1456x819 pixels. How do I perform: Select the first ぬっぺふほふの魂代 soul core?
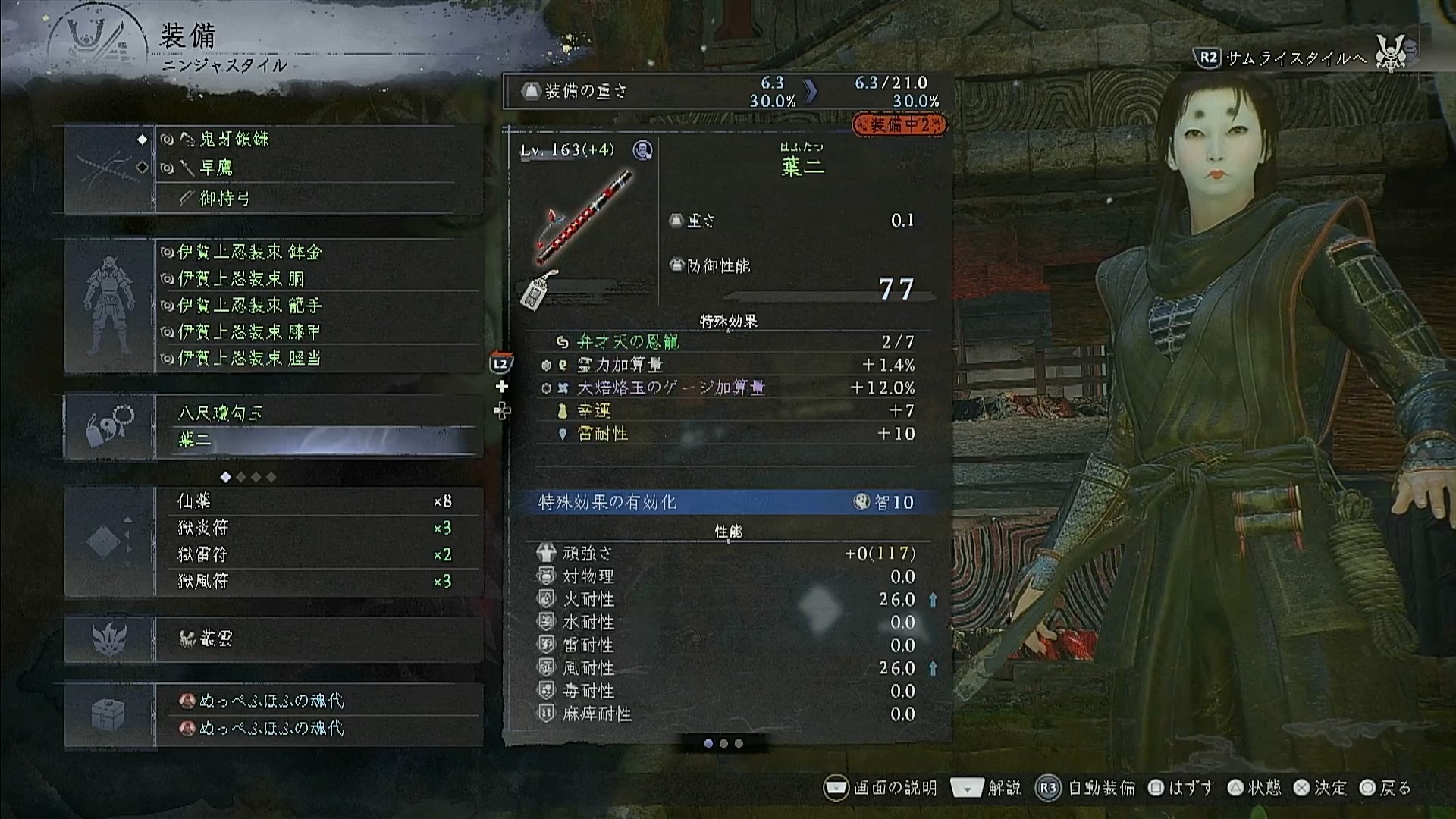coord(318,701)
